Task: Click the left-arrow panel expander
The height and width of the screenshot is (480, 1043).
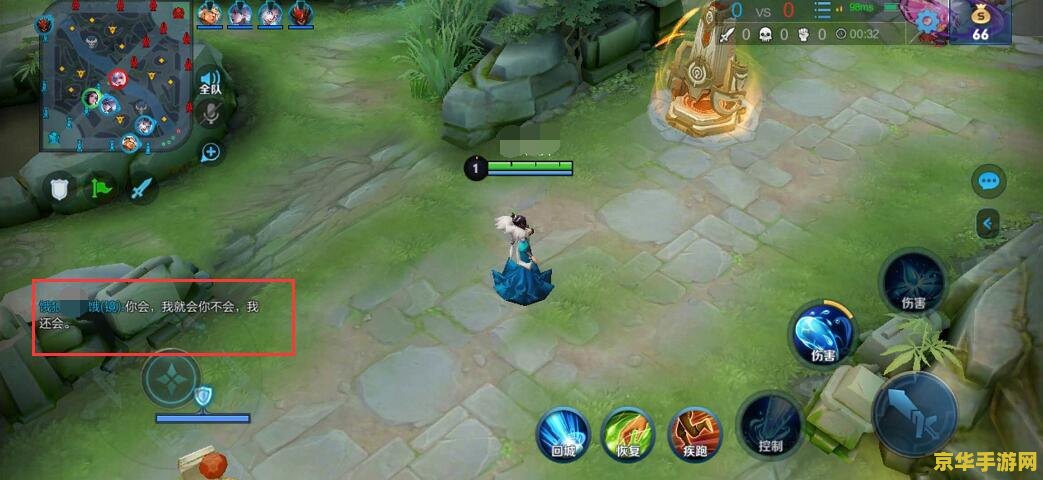Action: tap(989, 223)
